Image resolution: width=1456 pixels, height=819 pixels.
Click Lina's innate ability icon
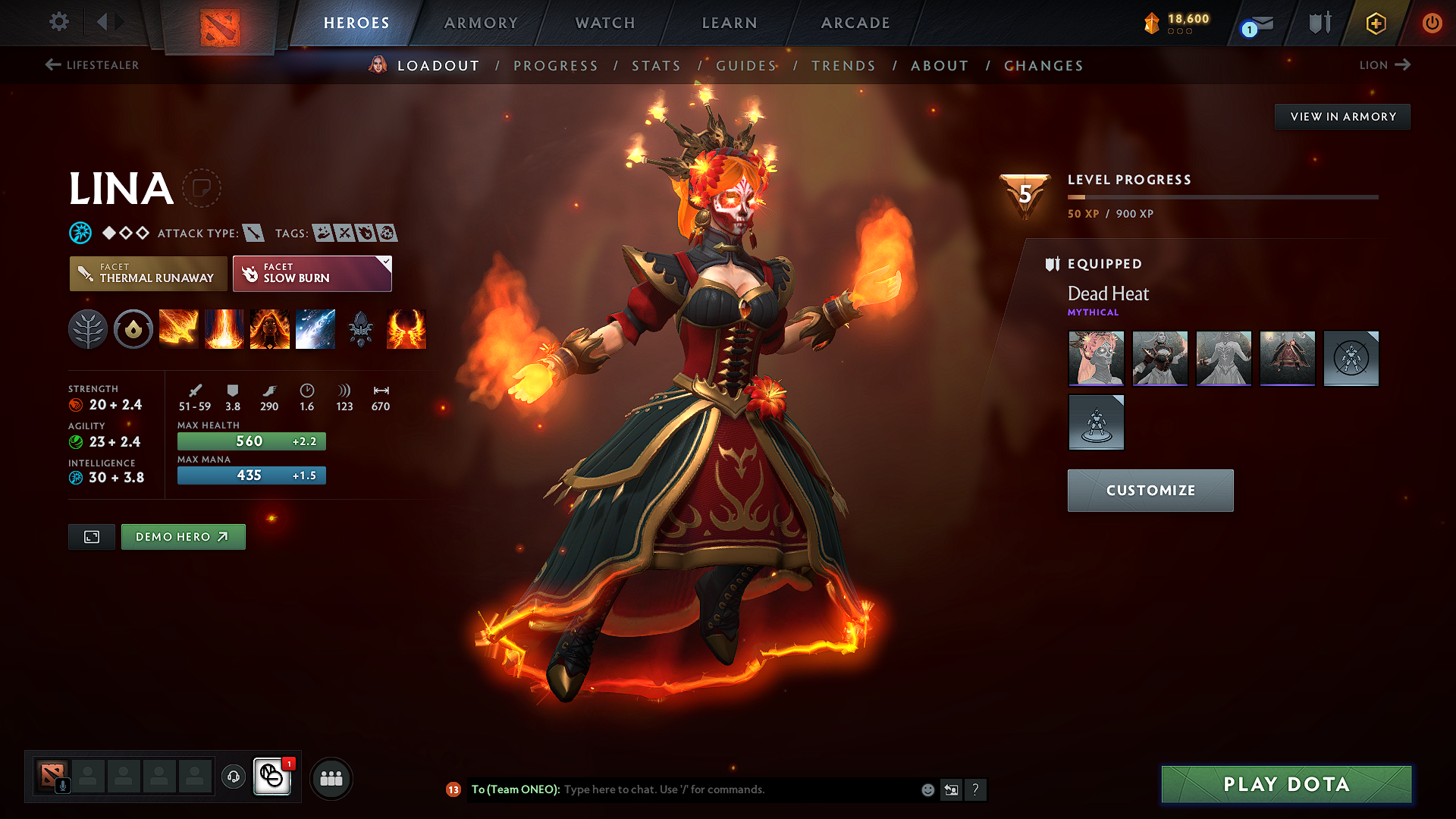click(133, 329)
